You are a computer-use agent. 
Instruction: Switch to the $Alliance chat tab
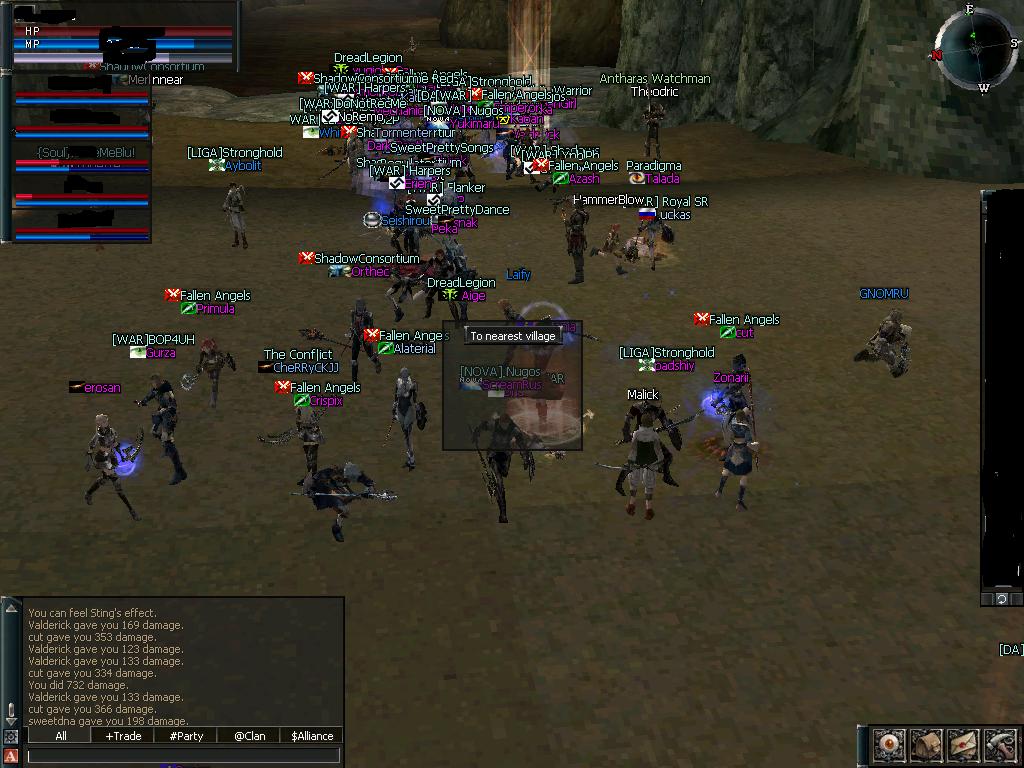pyautogui.click(x=312, y=736)
